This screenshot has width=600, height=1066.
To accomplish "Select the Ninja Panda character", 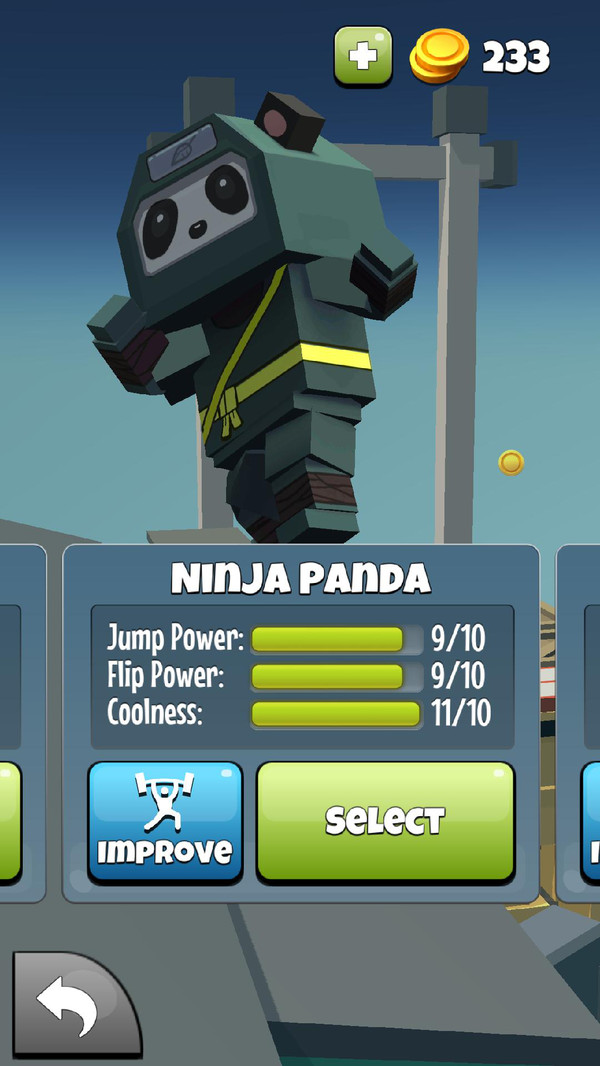I will pos(386,821).
